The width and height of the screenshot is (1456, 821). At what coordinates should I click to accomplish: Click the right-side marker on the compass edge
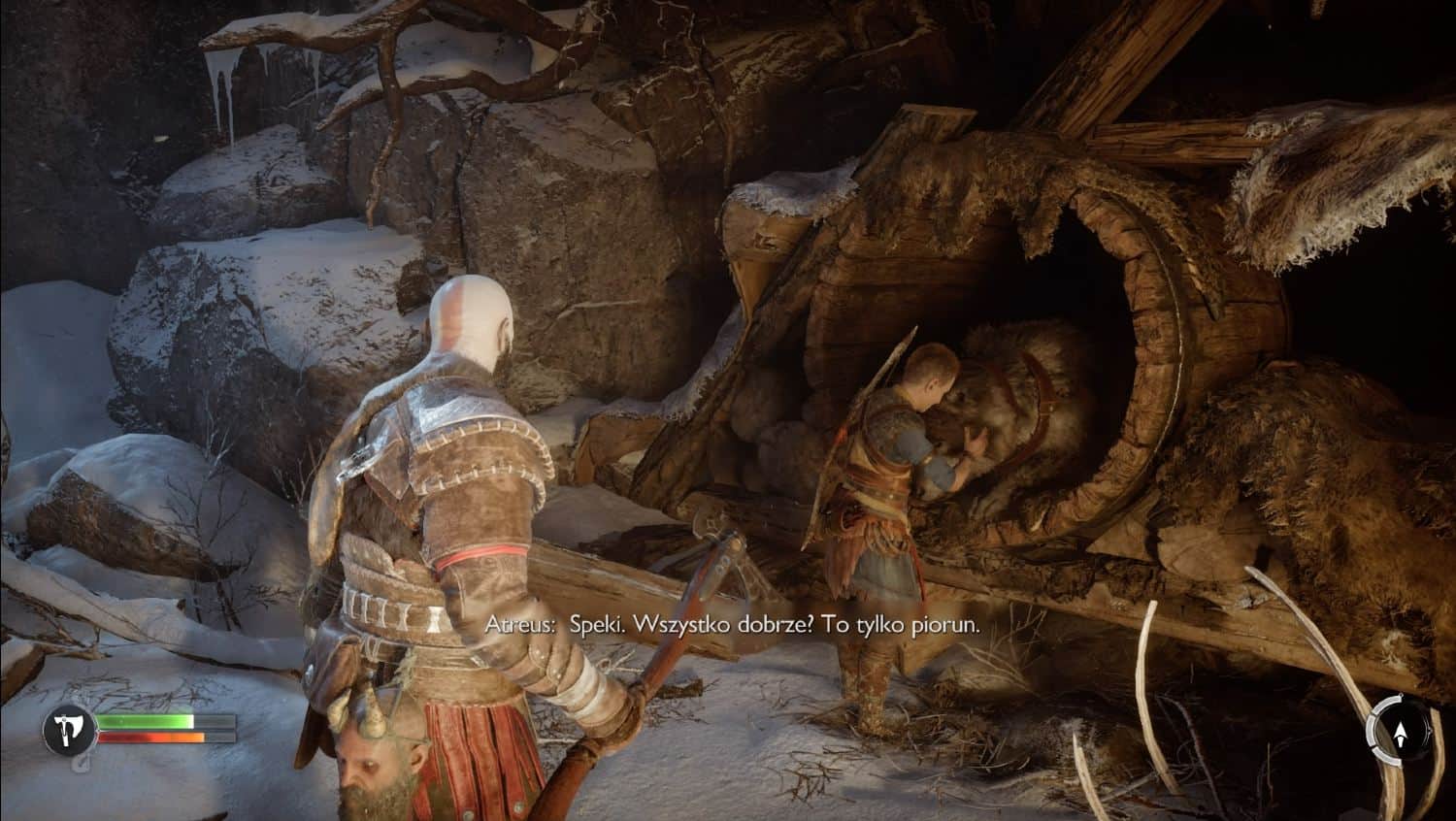[x=1430, y=731]
